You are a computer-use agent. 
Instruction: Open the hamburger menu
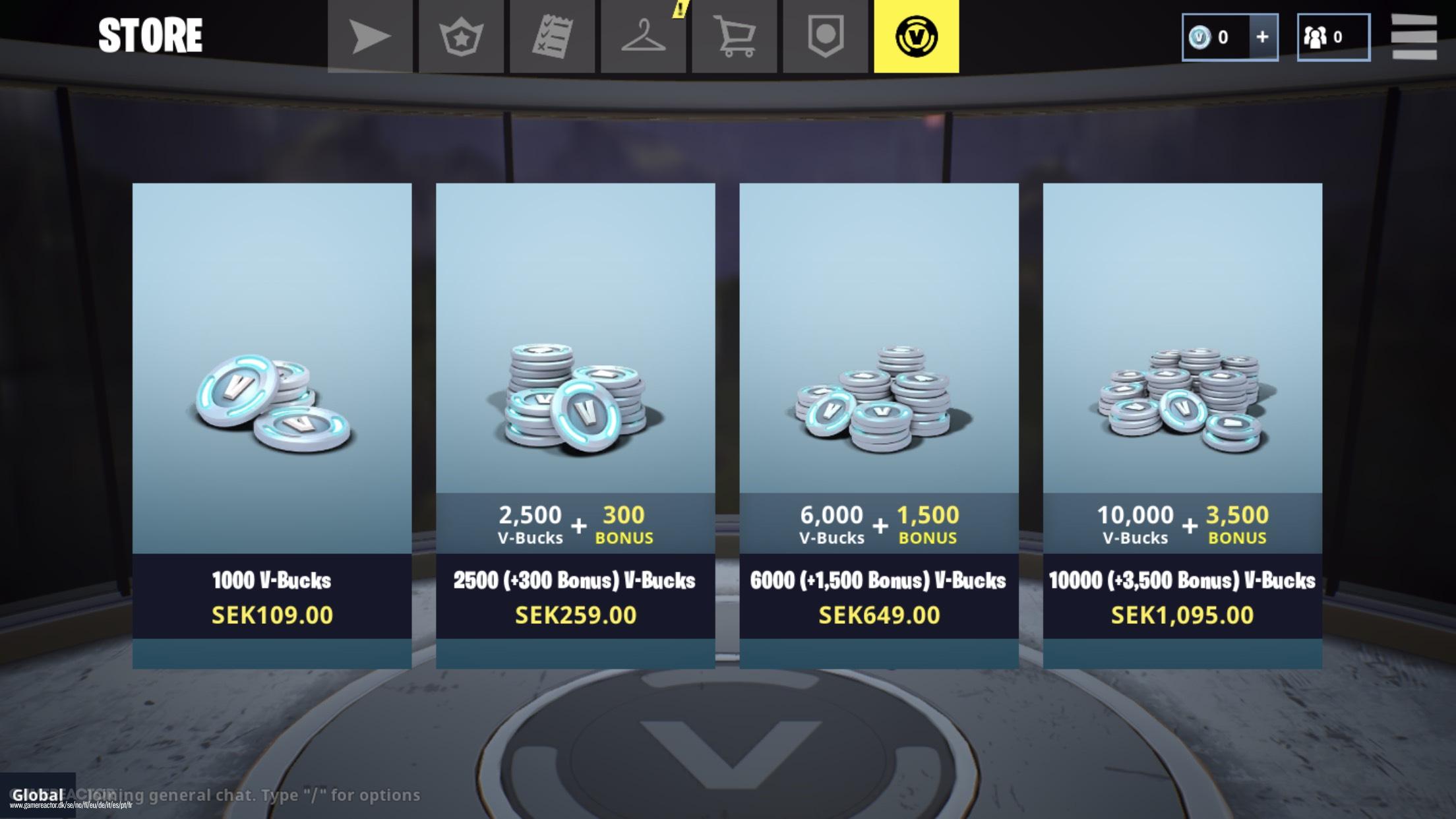pyautogui.click(x=1415, y=36)
